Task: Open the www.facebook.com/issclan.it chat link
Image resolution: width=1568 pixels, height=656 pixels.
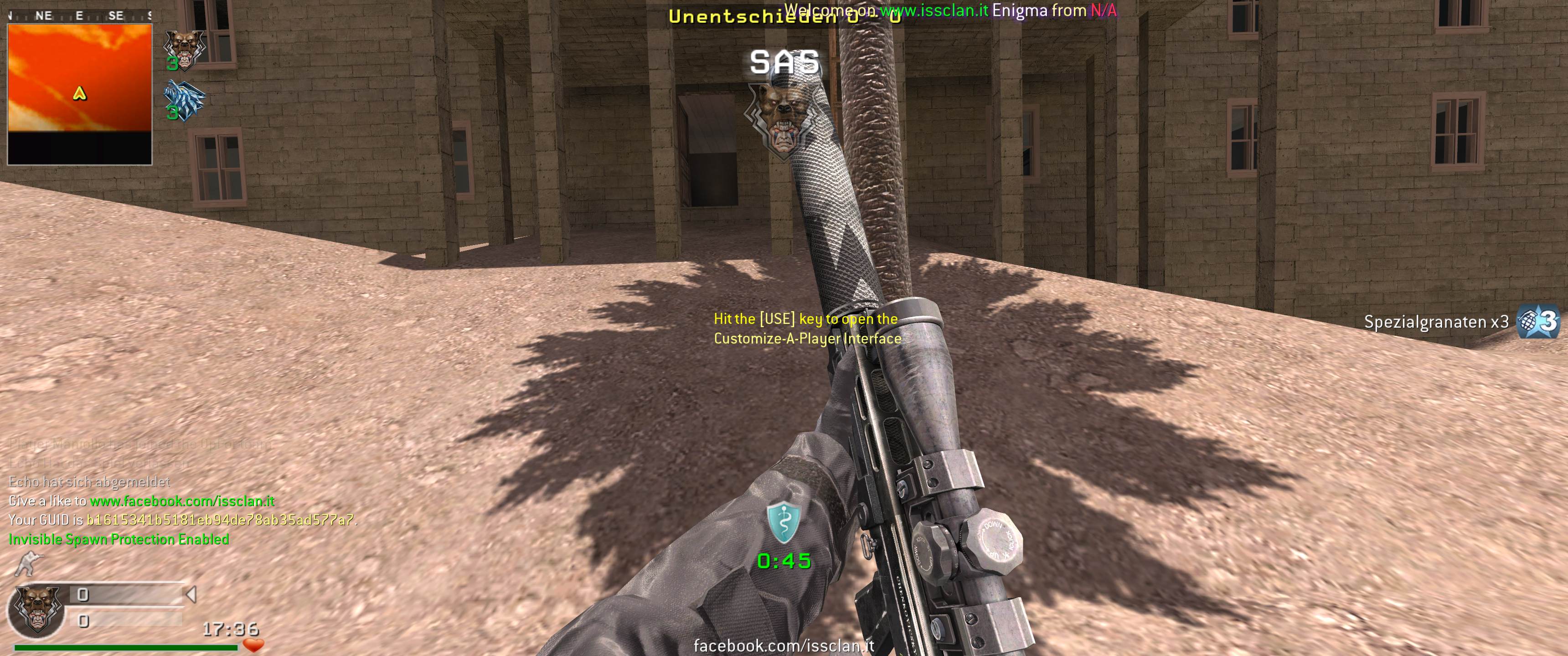Action: tap(182, 501)
